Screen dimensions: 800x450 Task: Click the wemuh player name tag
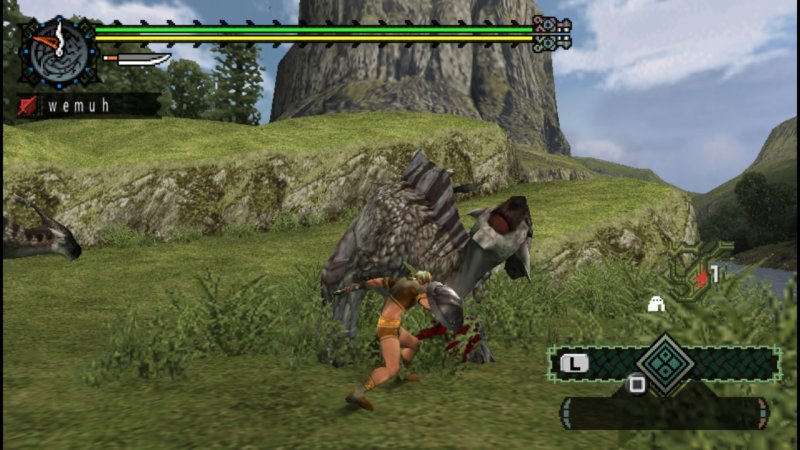87,105
